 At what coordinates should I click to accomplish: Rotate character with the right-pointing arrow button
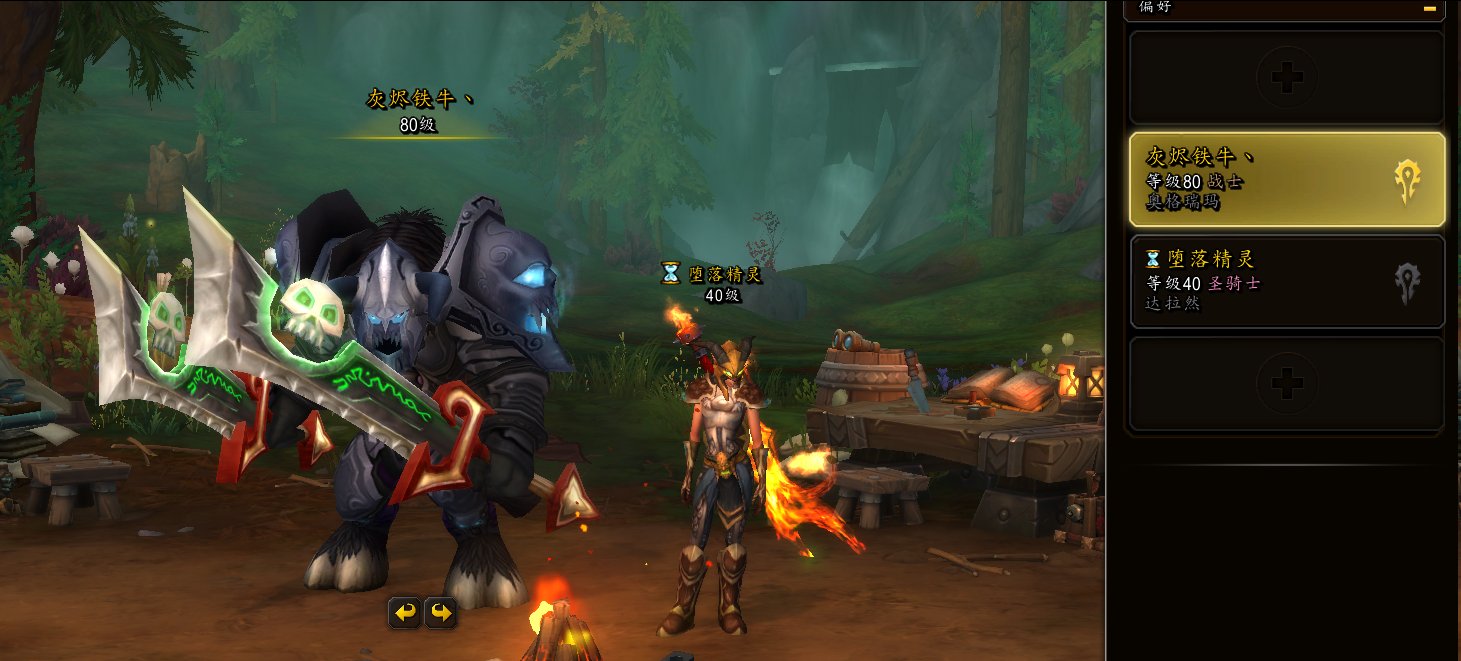440,612
